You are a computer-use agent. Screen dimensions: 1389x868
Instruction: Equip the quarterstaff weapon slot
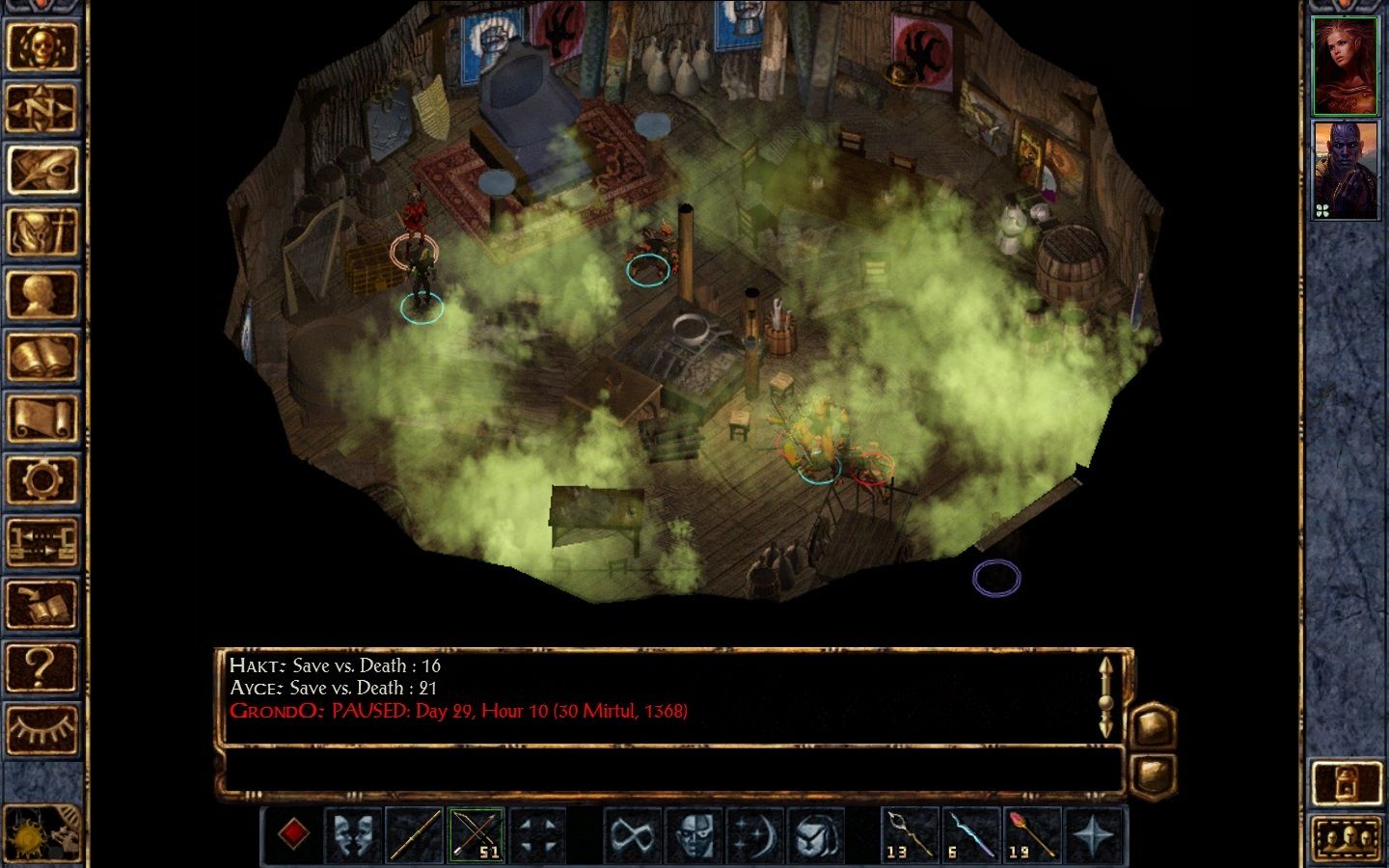(x=415, y=833)
